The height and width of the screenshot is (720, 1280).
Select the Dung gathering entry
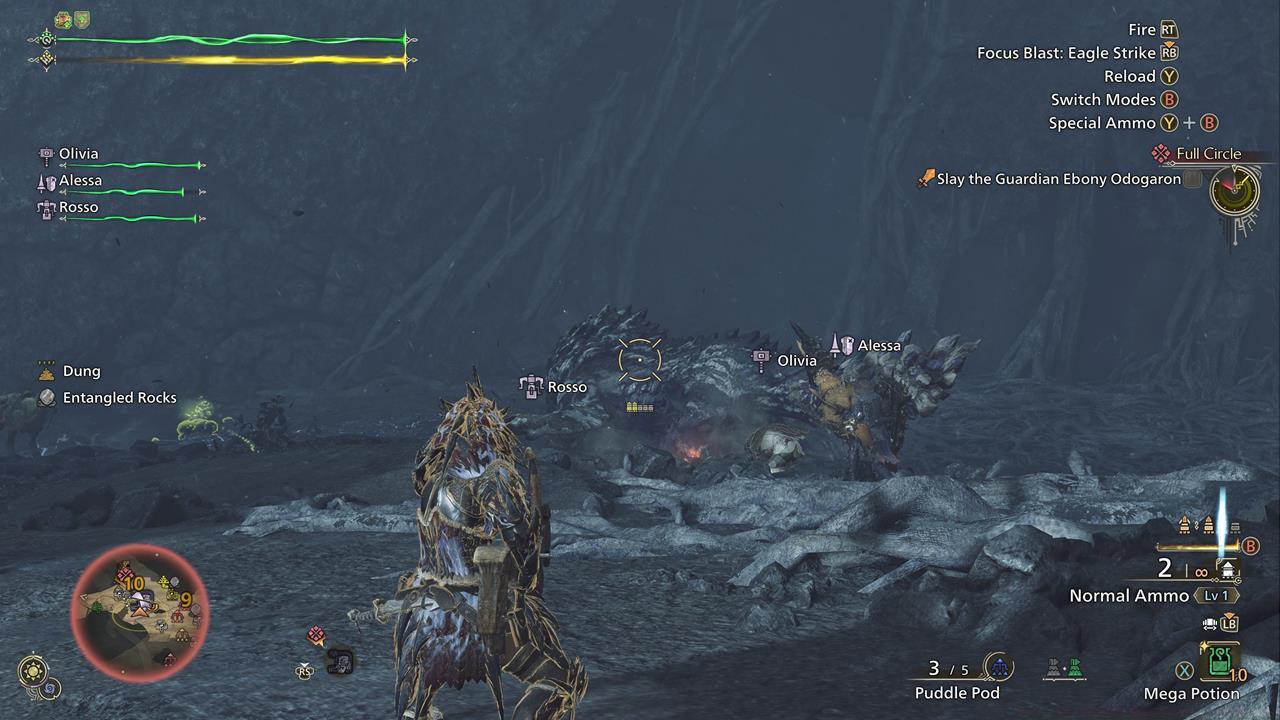point(81,371)
